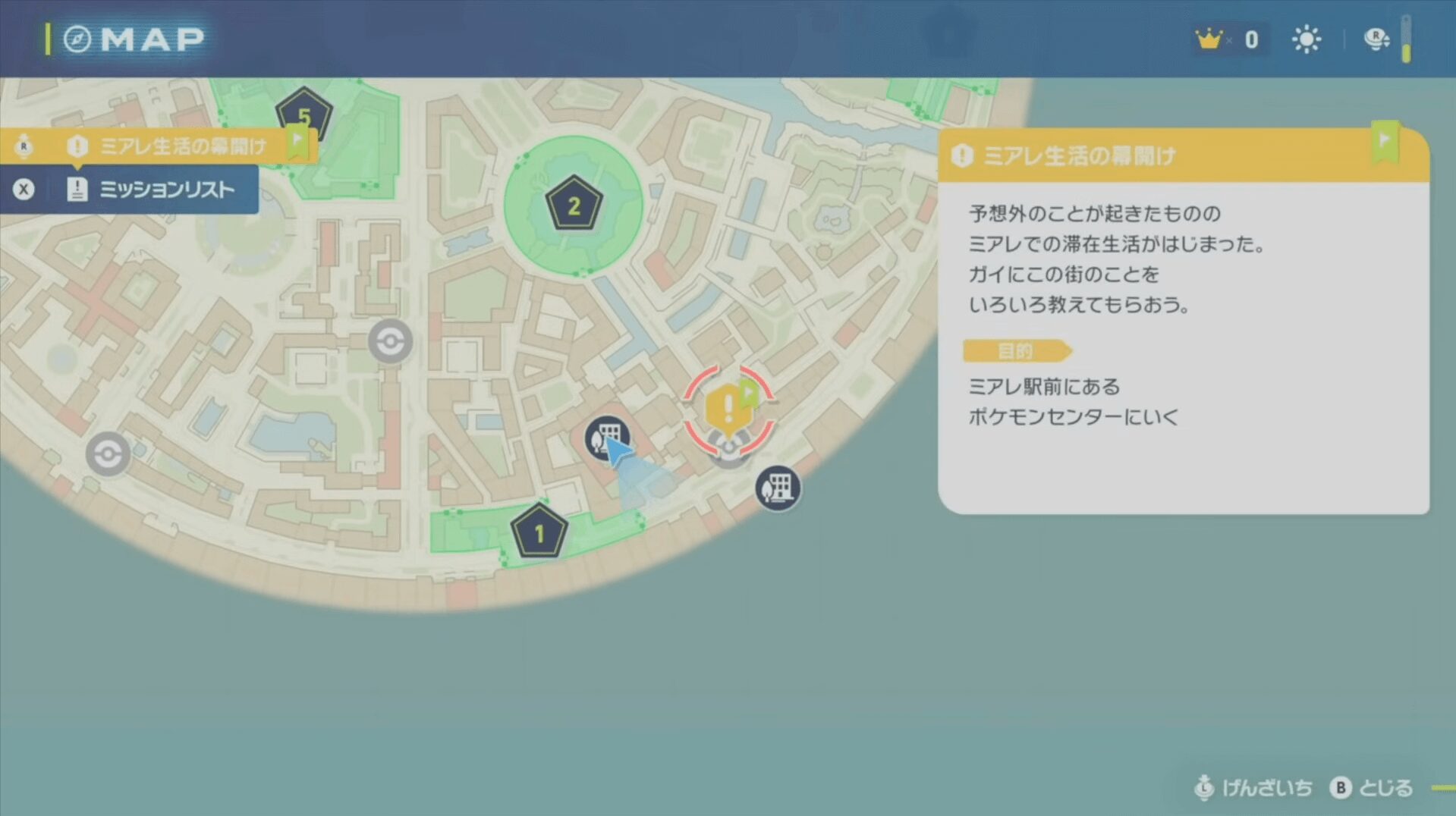
Task: Click the Wild Zone 1 marker
Action: click(539, 532)
